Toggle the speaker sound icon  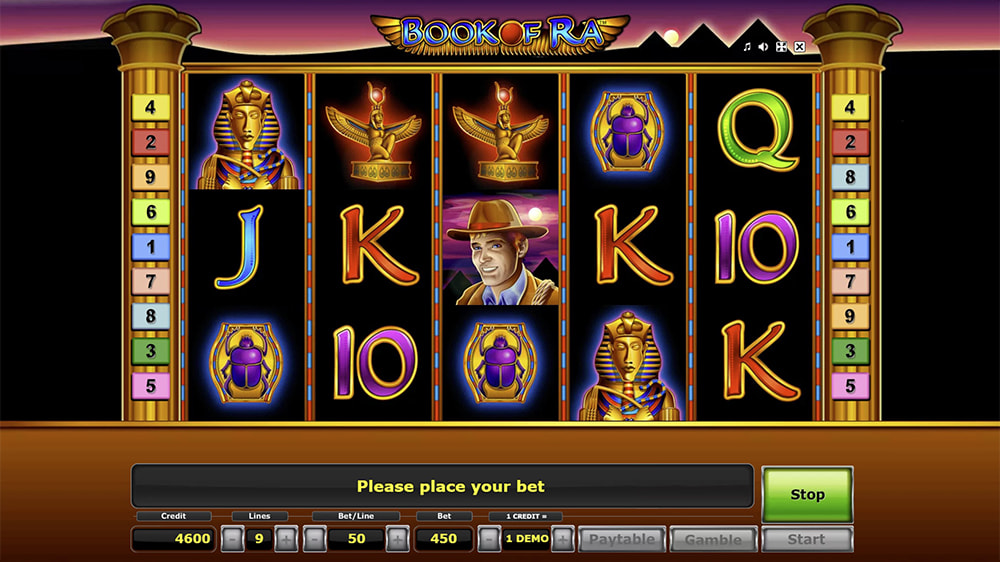(x=763, y=47)
